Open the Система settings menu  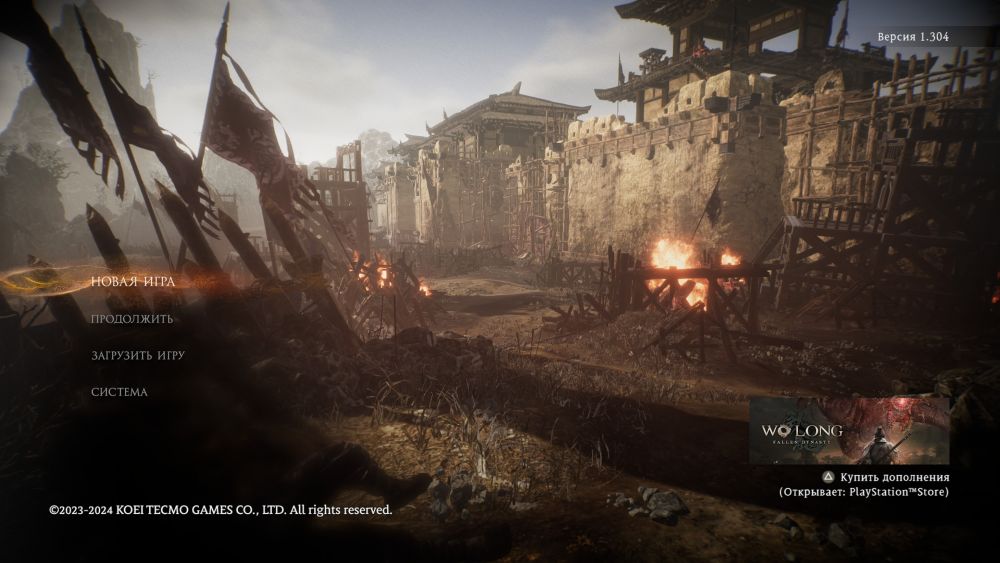point(119,392)
